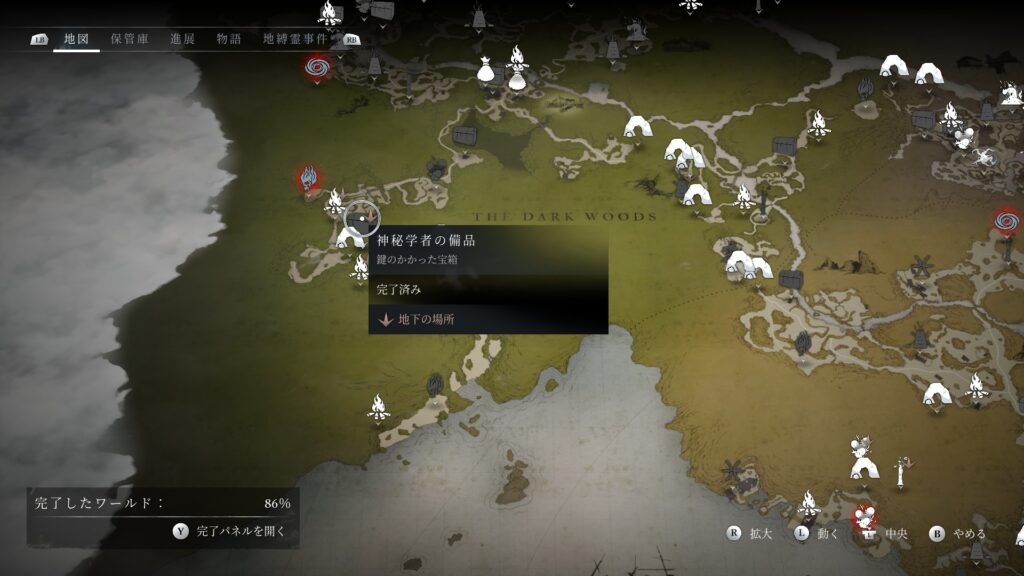Select the 地縛霊事件 tab

point(295,39)
